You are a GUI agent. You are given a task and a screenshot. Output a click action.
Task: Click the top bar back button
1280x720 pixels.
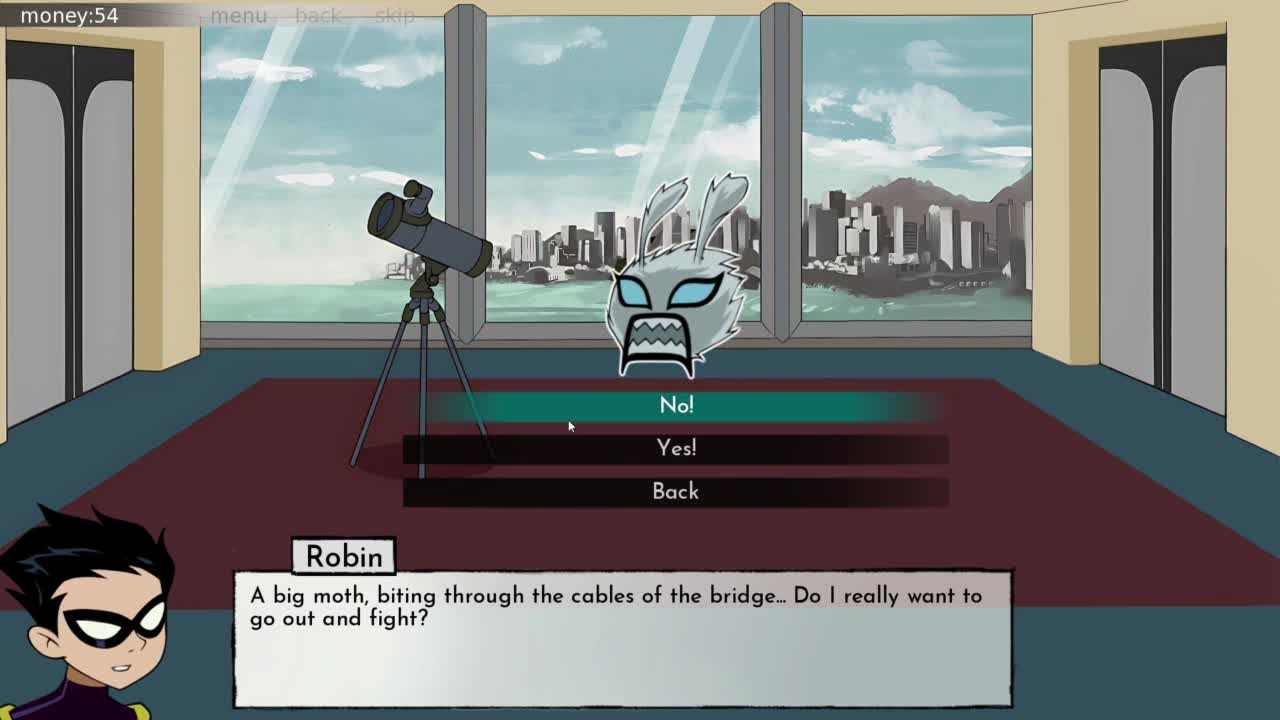point(318,16)
